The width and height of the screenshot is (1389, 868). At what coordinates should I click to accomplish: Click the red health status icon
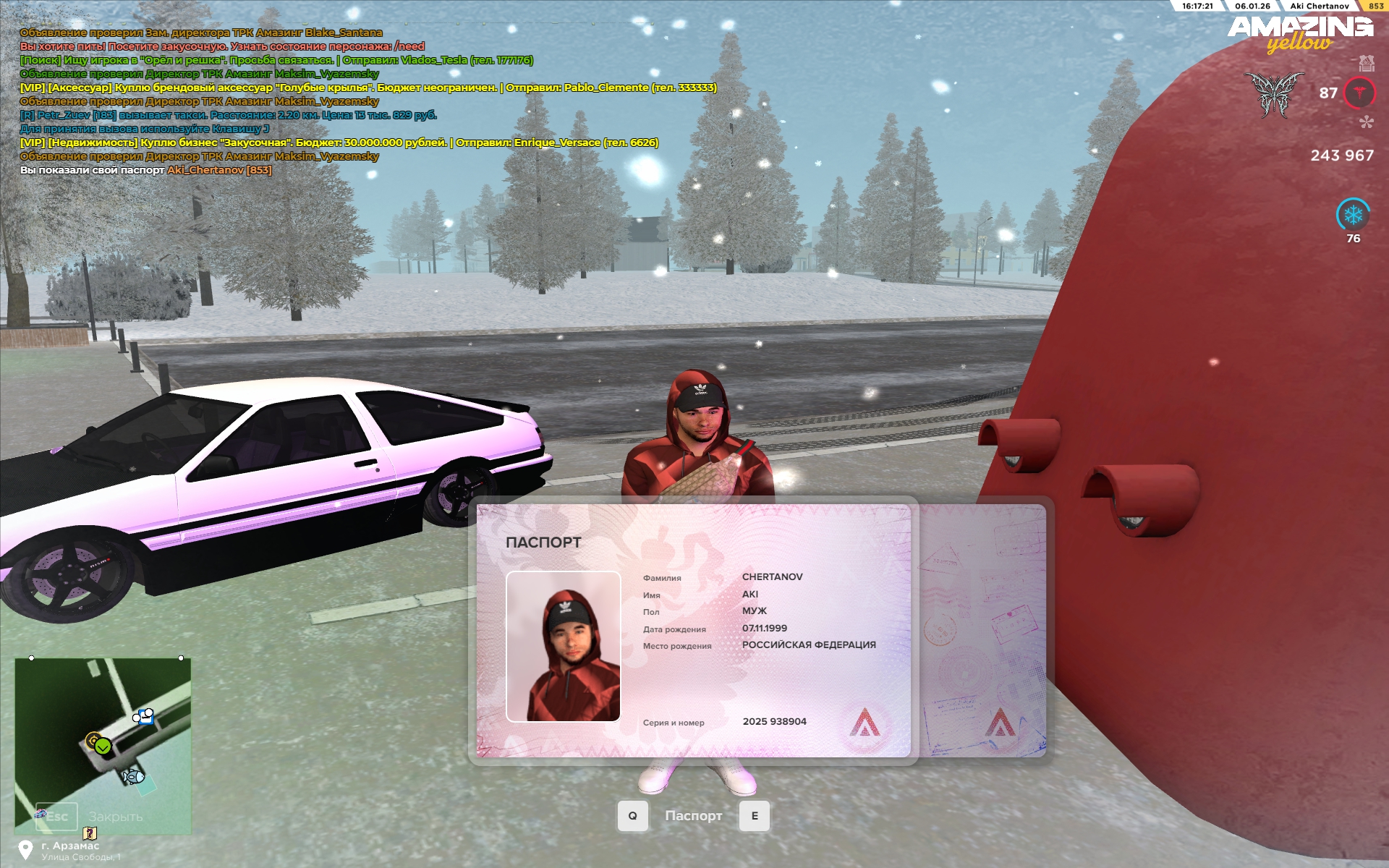(x=1359, y=93)
